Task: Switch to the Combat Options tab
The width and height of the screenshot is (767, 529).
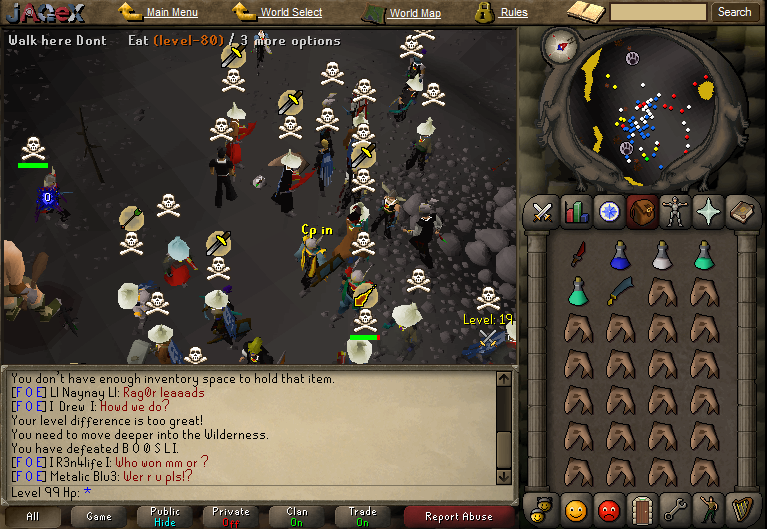Action: 543,212
